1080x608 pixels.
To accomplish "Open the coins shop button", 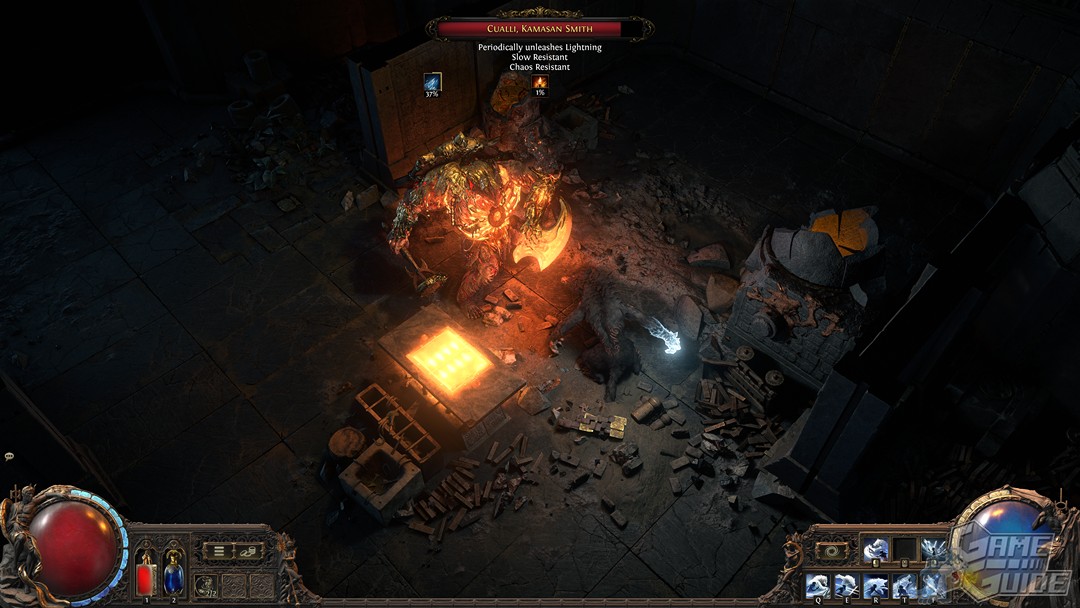I will click(248, 550).
